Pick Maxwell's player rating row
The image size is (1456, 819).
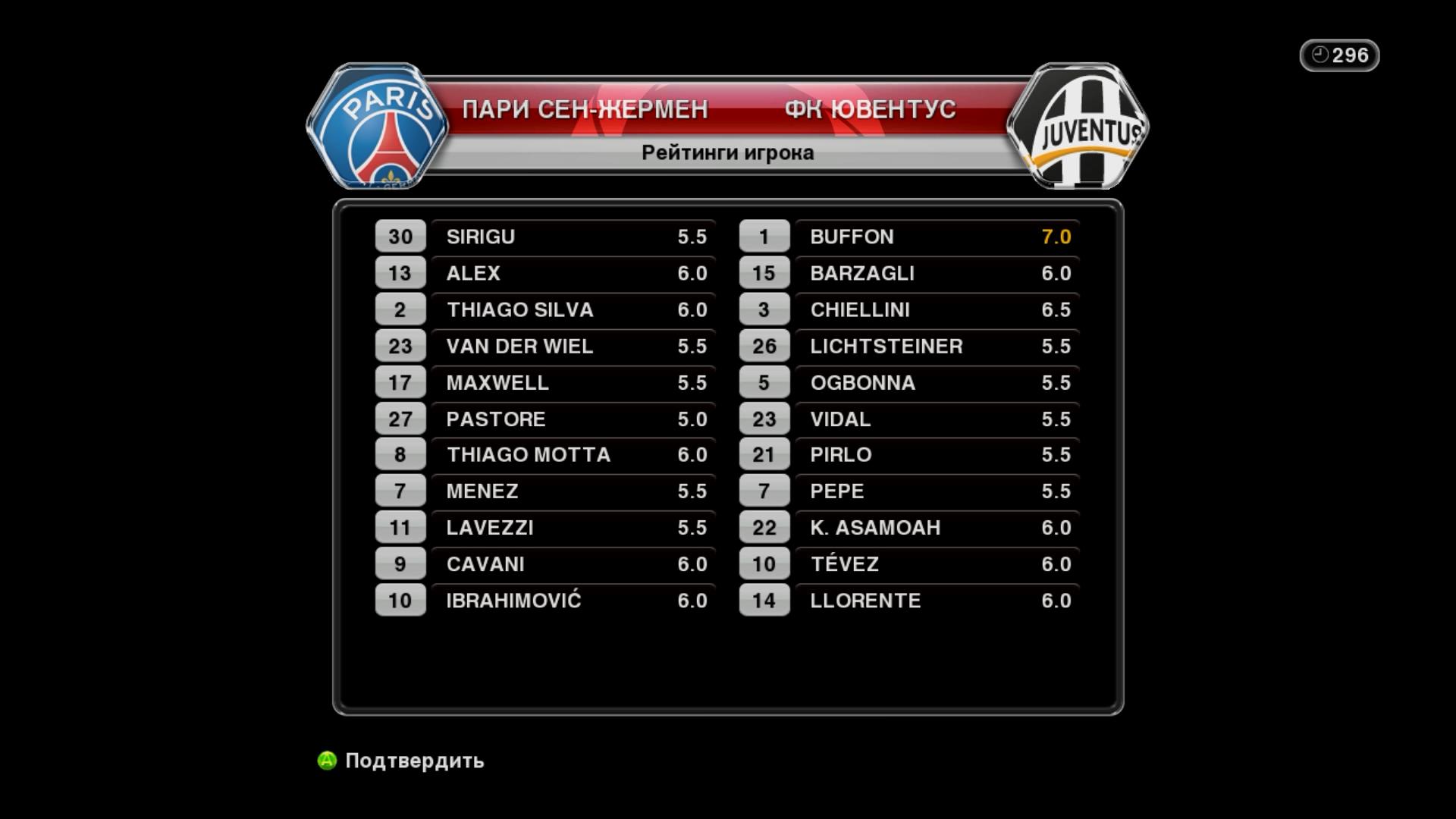click(573, 383)
